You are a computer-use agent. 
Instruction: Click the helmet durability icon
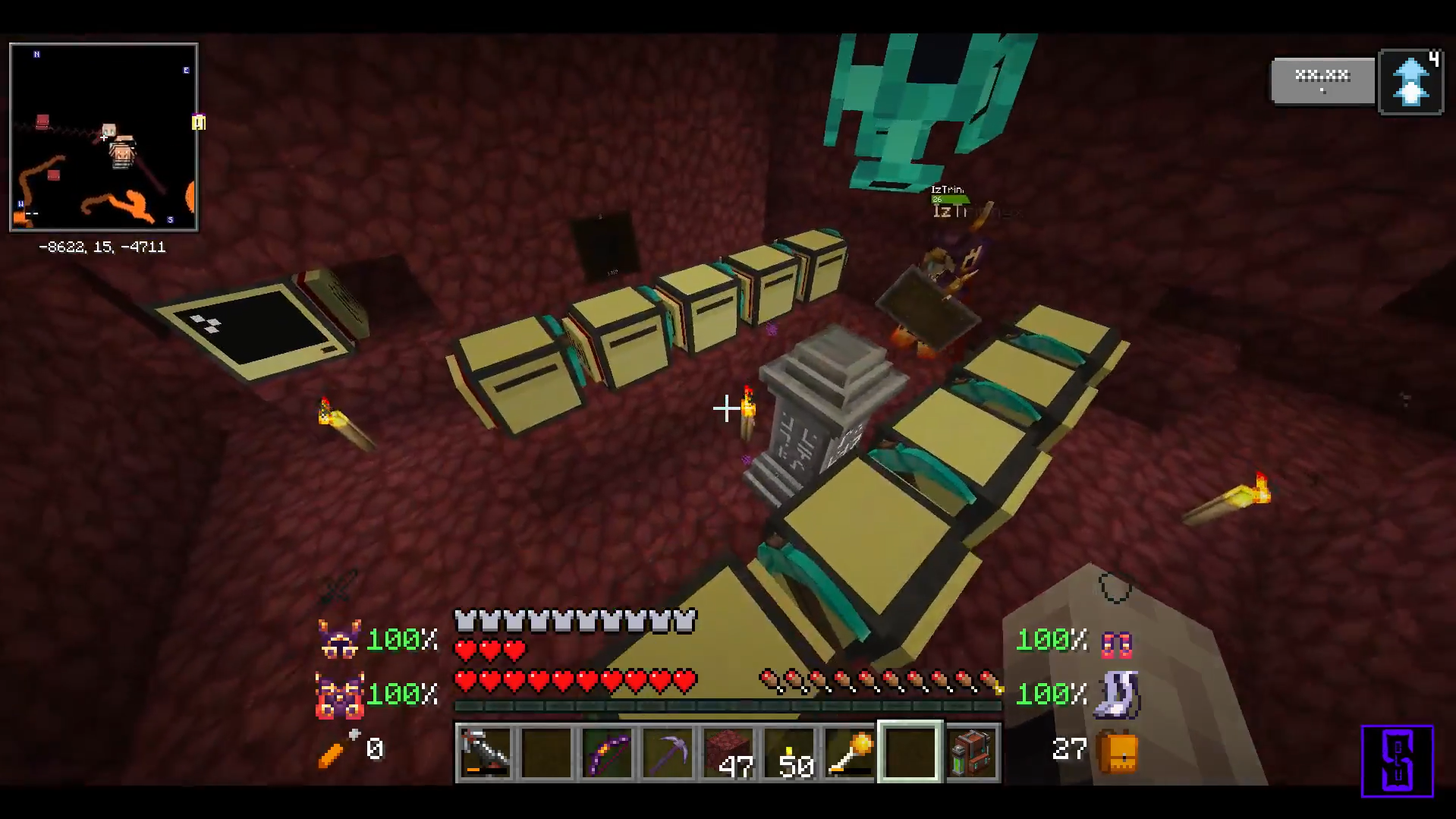click(339, 639)
